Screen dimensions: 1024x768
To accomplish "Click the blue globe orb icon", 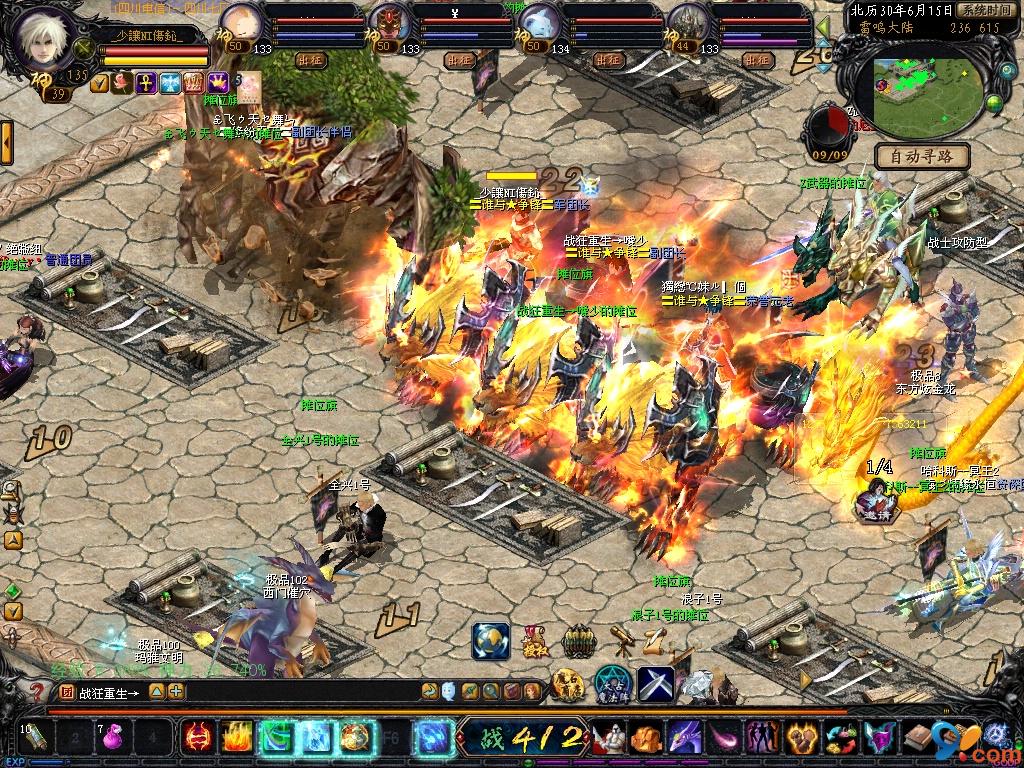I will 490,640.
